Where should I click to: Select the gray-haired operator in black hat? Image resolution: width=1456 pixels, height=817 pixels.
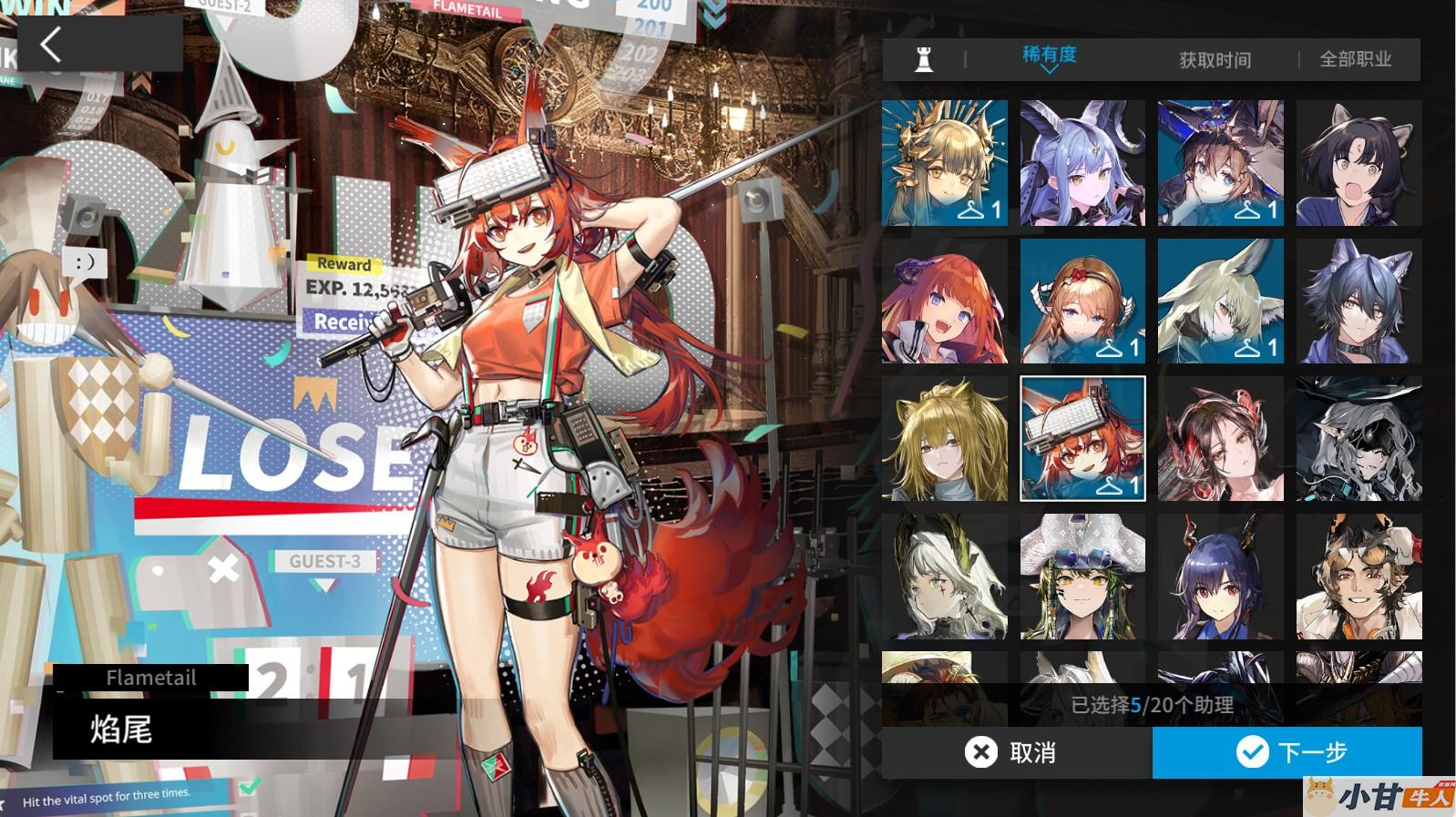point(1359,438)
